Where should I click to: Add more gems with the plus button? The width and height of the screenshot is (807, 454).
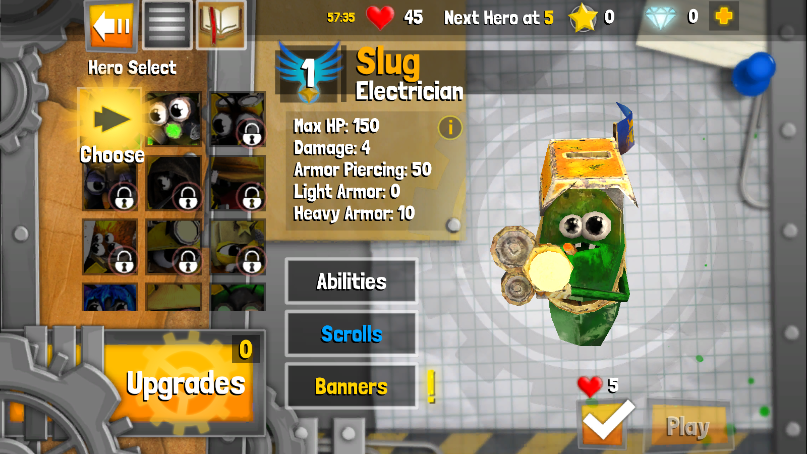724,16
